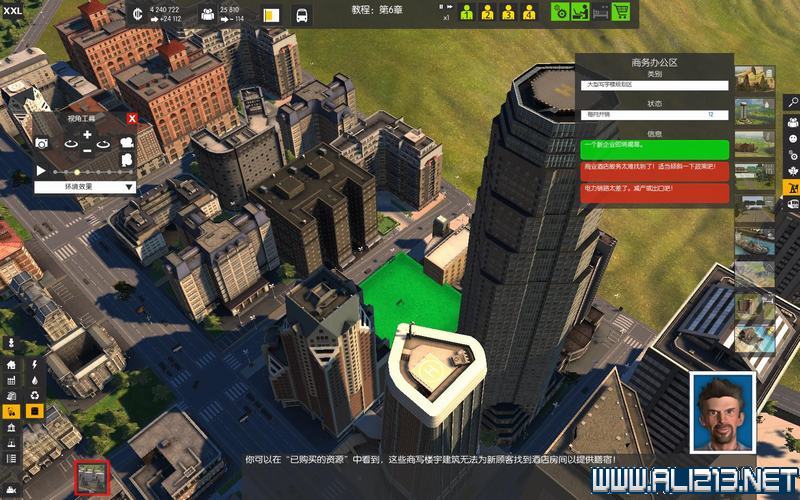This screenshot has width=800, height=500.
Task: Click the green new-business info message
Action: point(654,148)
